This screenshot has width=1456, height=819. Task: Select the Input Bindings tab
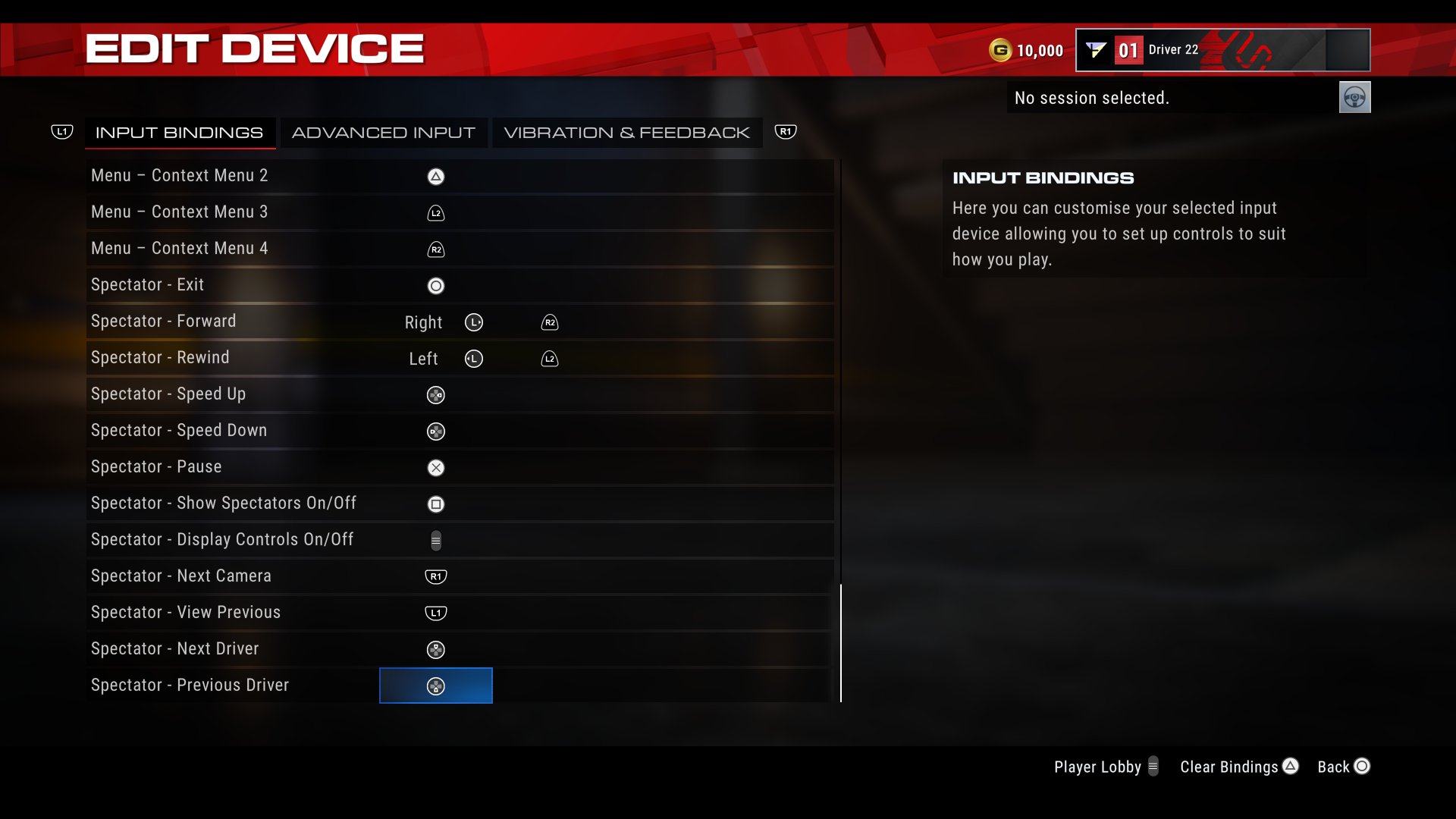pyautogui.click(x=180, y=132)
